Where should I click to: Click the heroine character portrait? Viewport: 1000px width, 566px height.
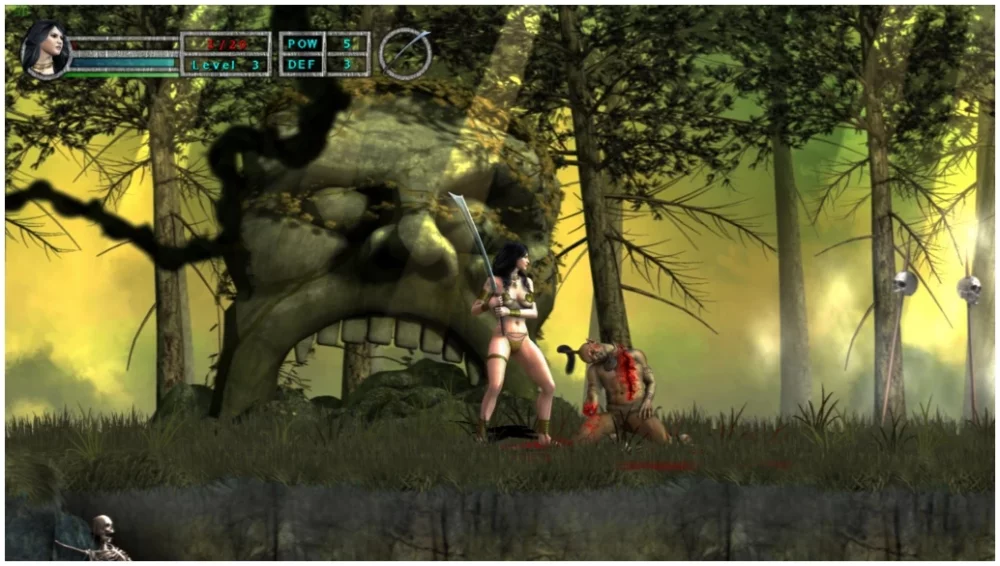(x=44, y=50)
